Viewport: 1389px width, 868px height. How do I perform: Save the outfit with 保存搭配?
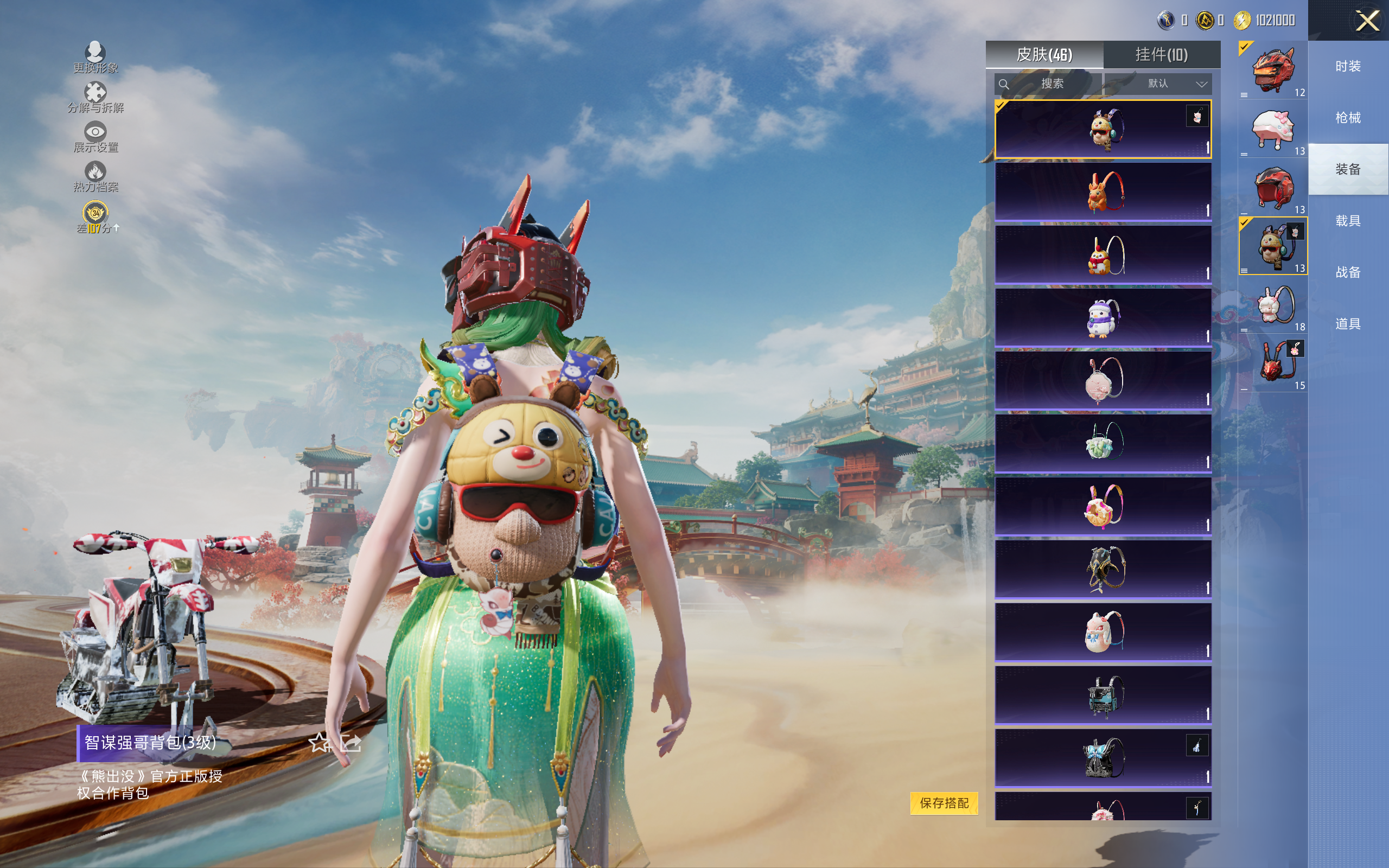coord(944,802)
